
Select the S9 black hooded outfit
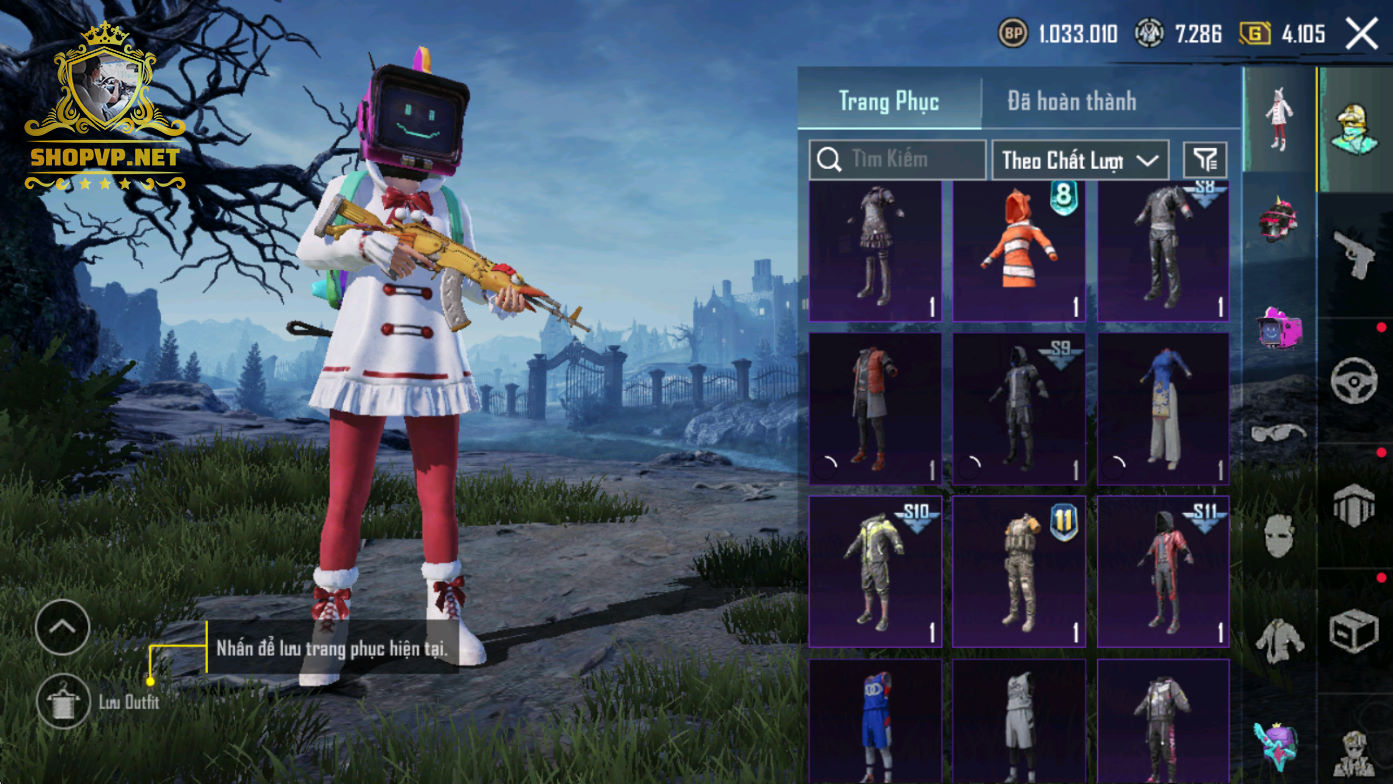tap(1018, 409)
